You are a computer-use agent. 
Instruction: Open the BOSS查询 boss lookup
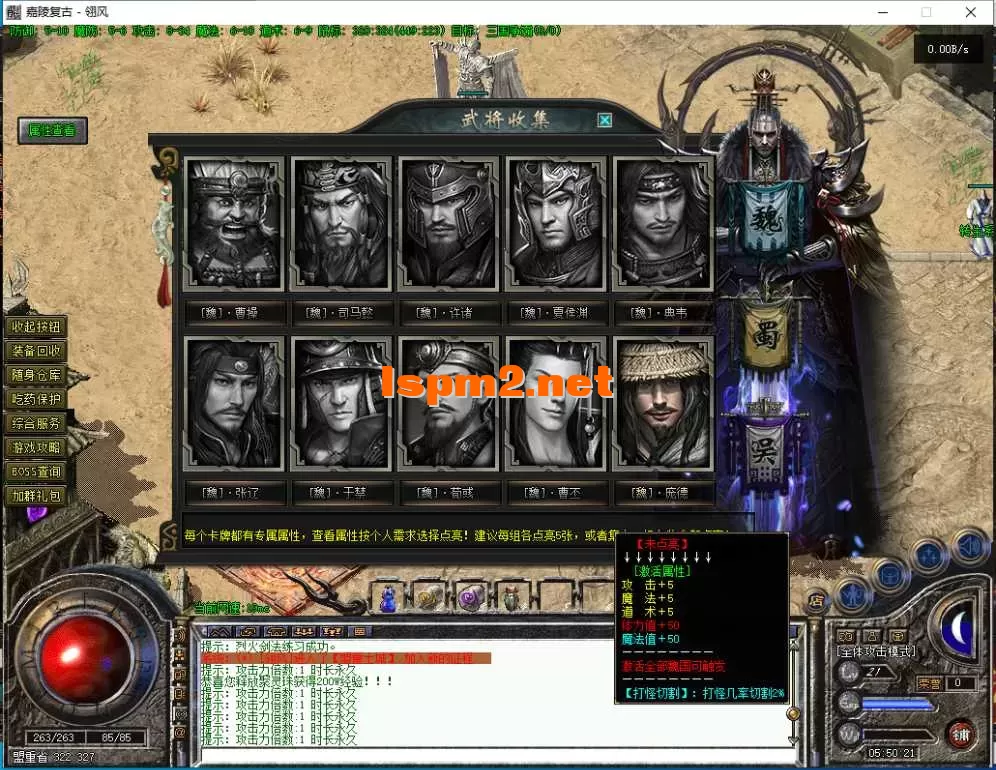pos(37,471)
